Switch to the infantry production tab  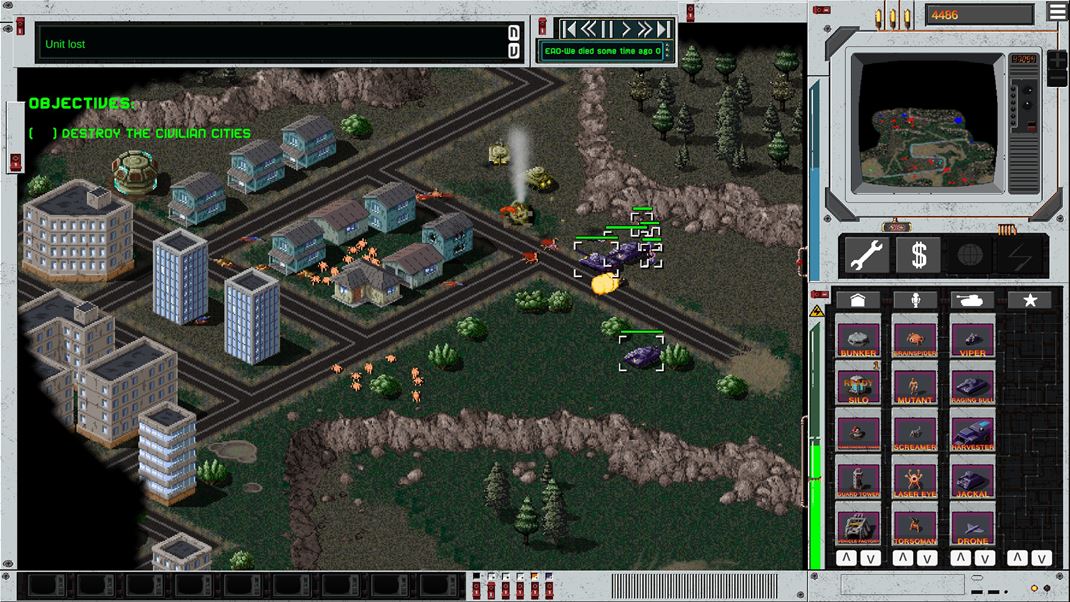click(x=915, y=300)
